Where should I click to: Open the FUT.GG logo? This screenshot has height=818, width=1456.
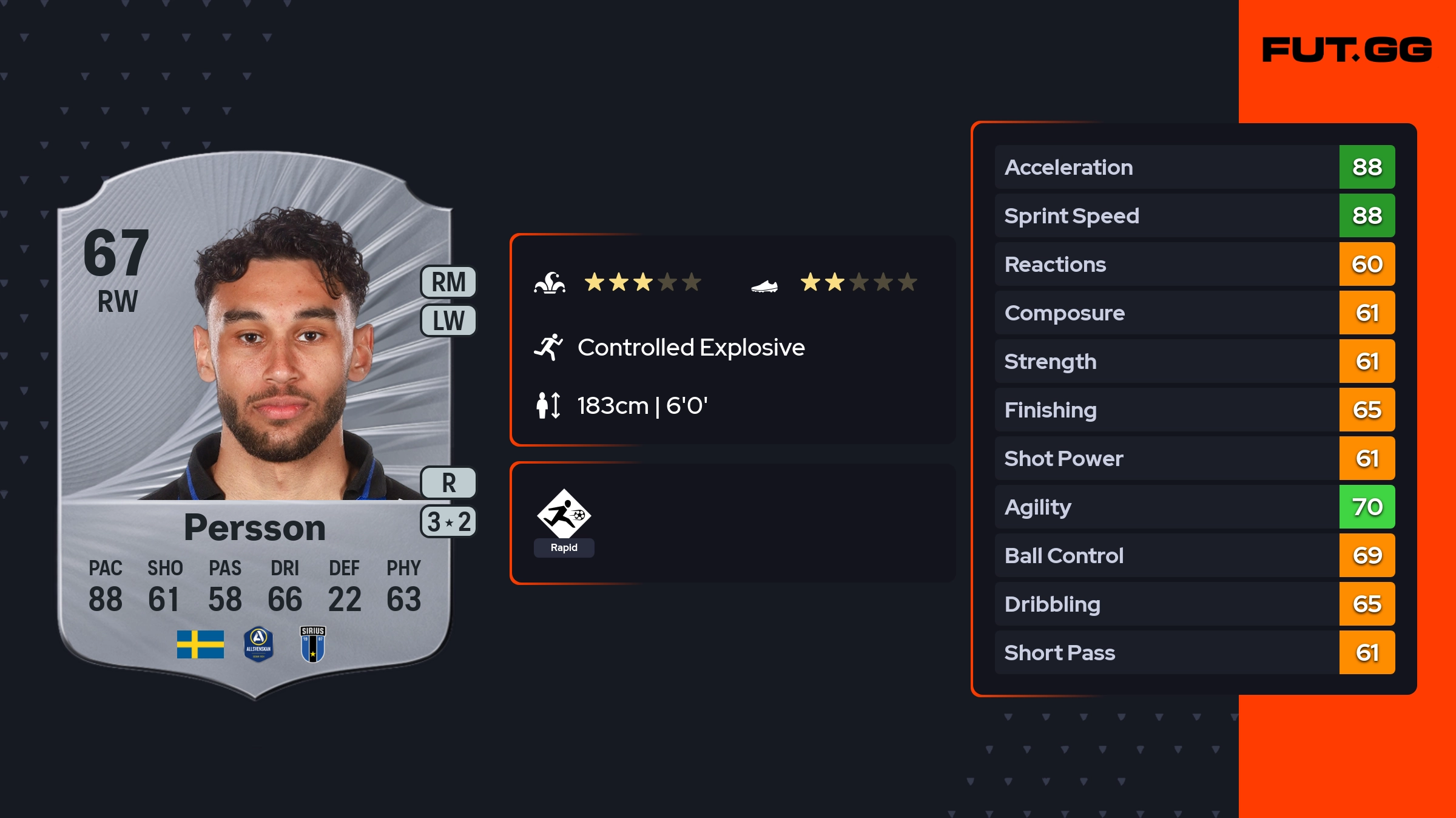[x=1347, y=50]
